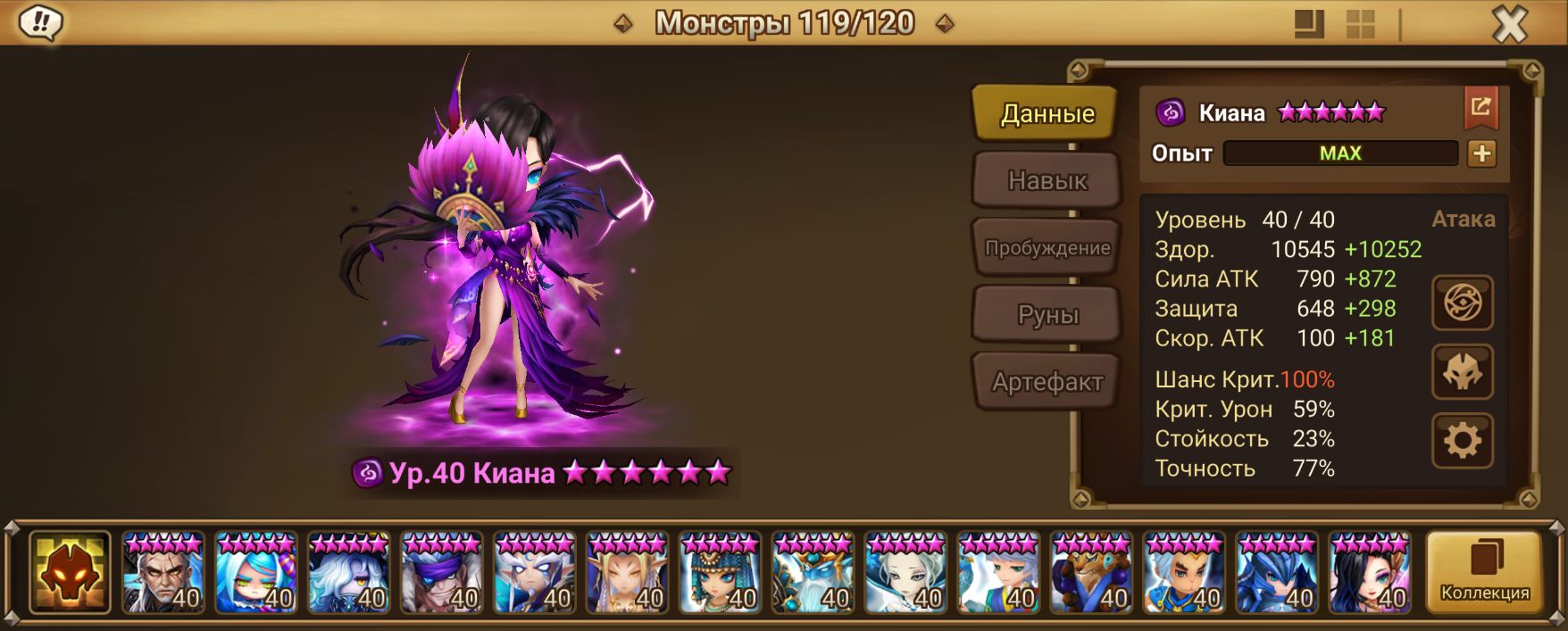1568x631 pixels.
Task: Close the monster screen with the X
Action: click(1510, 26)
